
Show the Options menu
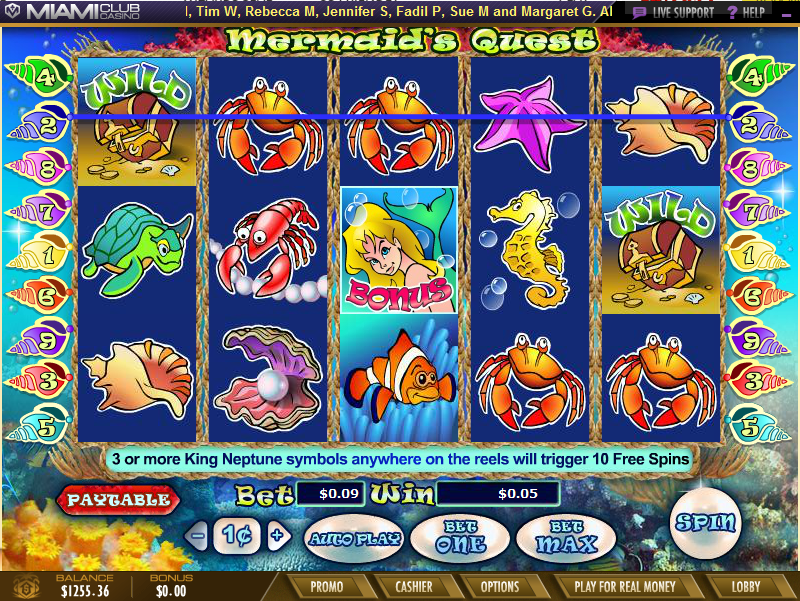500,587
